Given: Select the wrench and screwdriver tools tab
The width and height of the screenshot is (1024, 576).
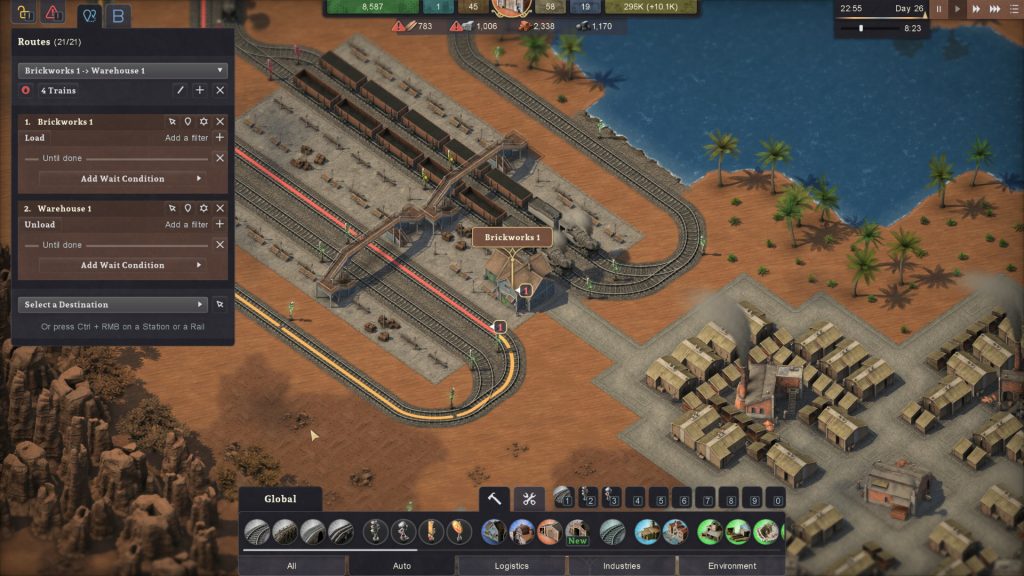Looking at the screenshot, I should [x=529, y=498].
